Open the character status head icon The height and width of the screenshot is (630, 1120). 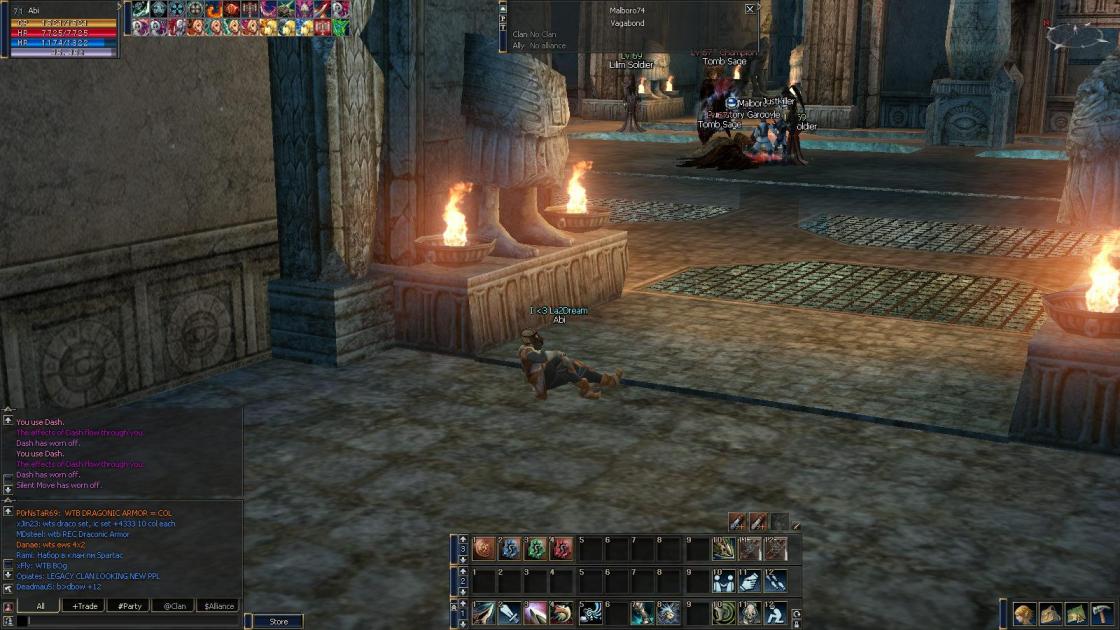[x=1024, y=614]
